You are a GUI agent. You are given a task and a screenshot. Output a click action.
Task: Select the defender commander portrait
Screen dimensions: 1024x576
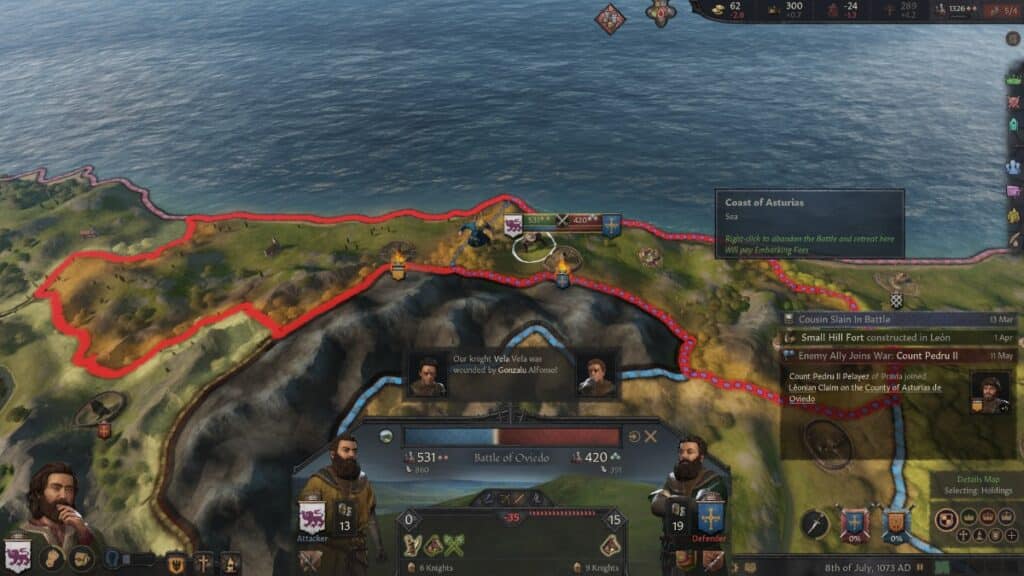pyautogui.click(x=685, y=482)
